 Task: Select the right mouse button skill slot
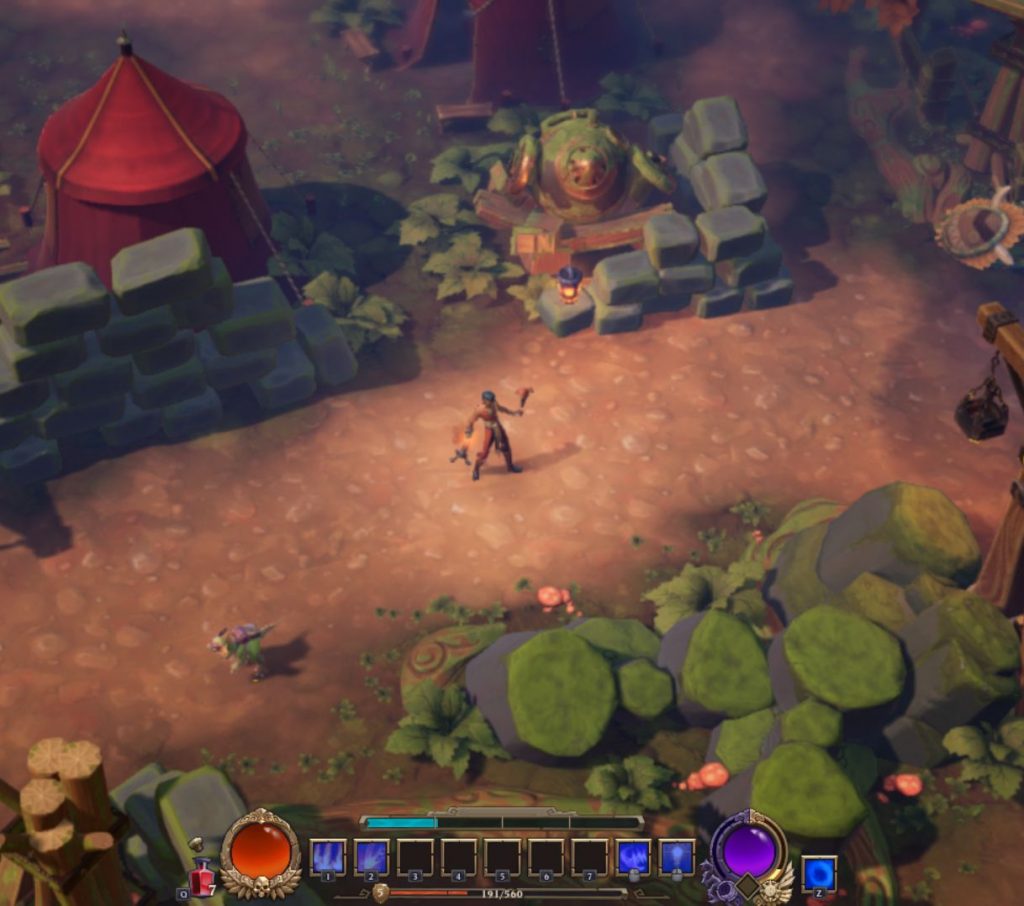click(x=677, y=857)
